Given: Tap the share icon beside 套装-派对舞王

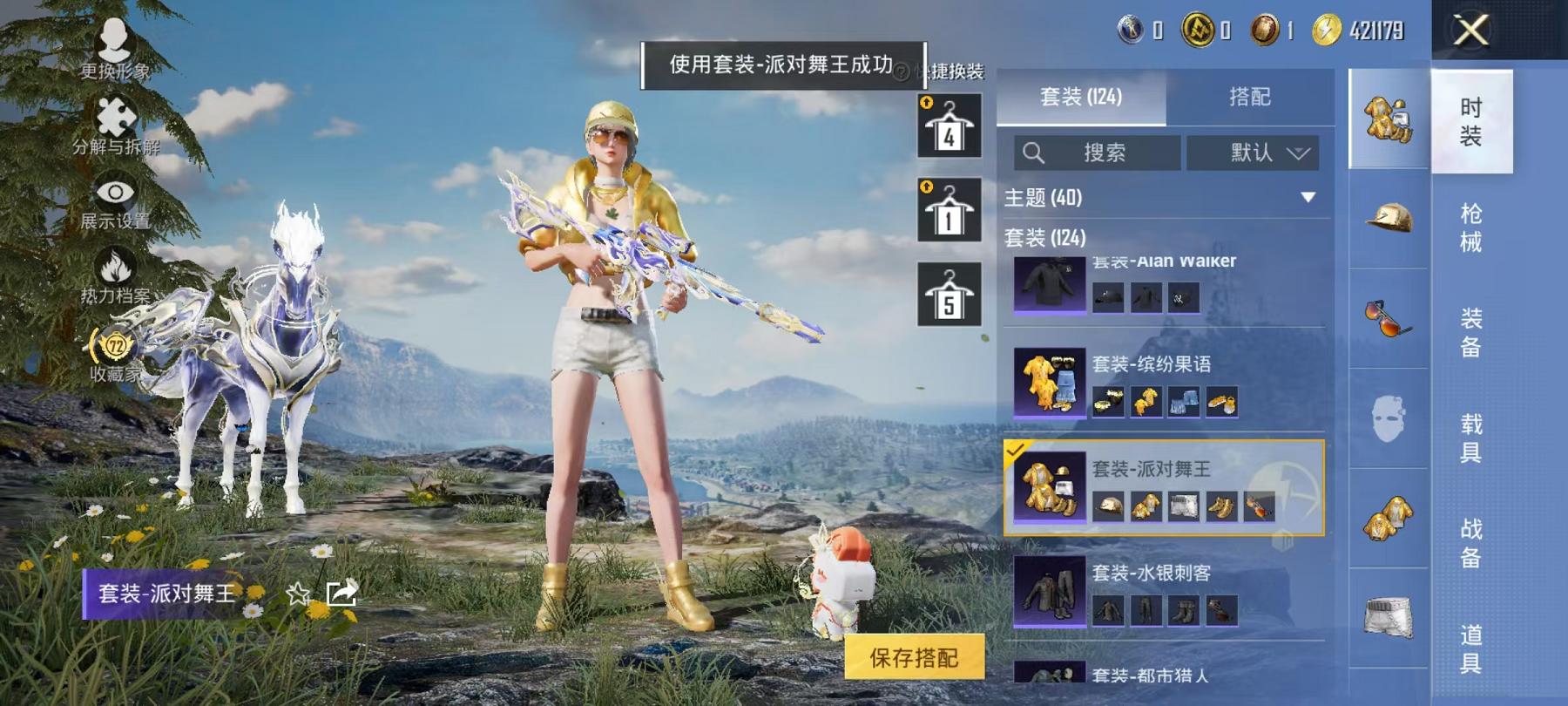Looking at the screenshot, I should tap(341, 593).
